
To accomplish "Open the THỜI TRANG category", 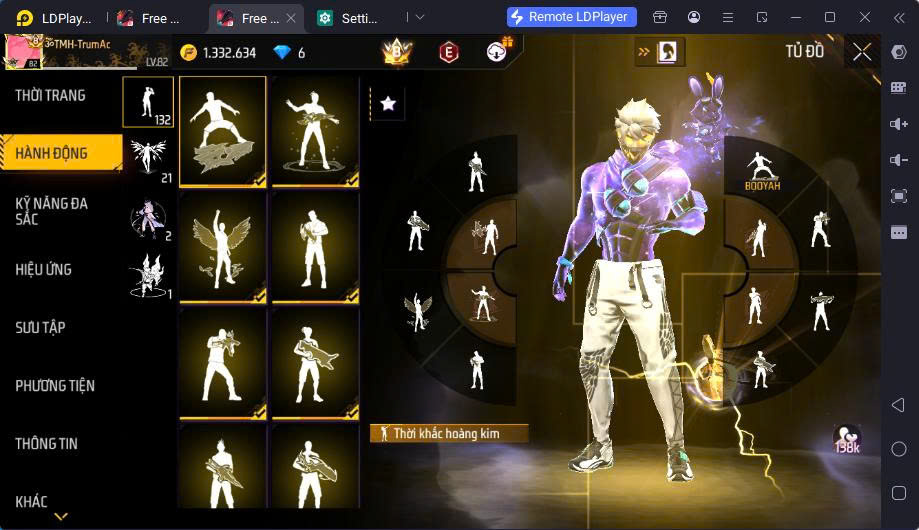I will pyautogui.click(x=50, y=96).
